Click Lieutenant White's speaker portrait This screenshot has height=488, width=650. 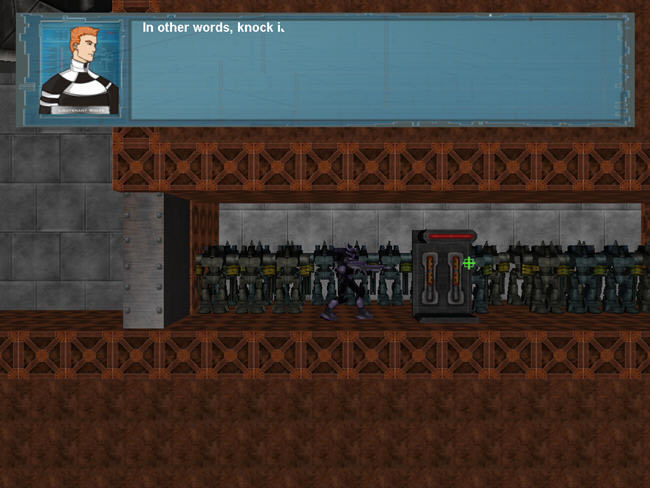point(79,69)
